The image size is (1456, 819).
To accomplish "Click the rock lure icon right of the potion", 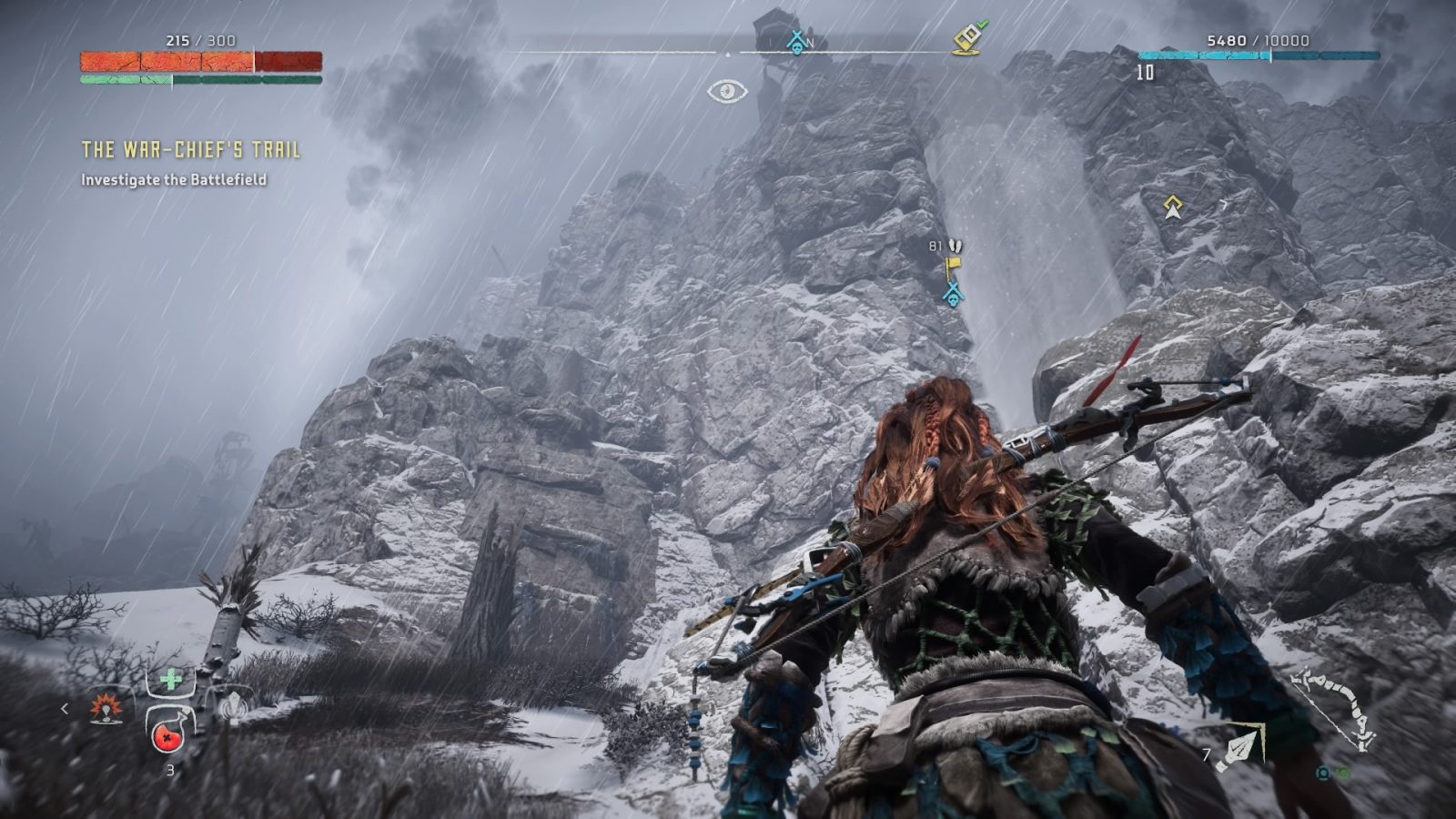I will tap(234, 707).
